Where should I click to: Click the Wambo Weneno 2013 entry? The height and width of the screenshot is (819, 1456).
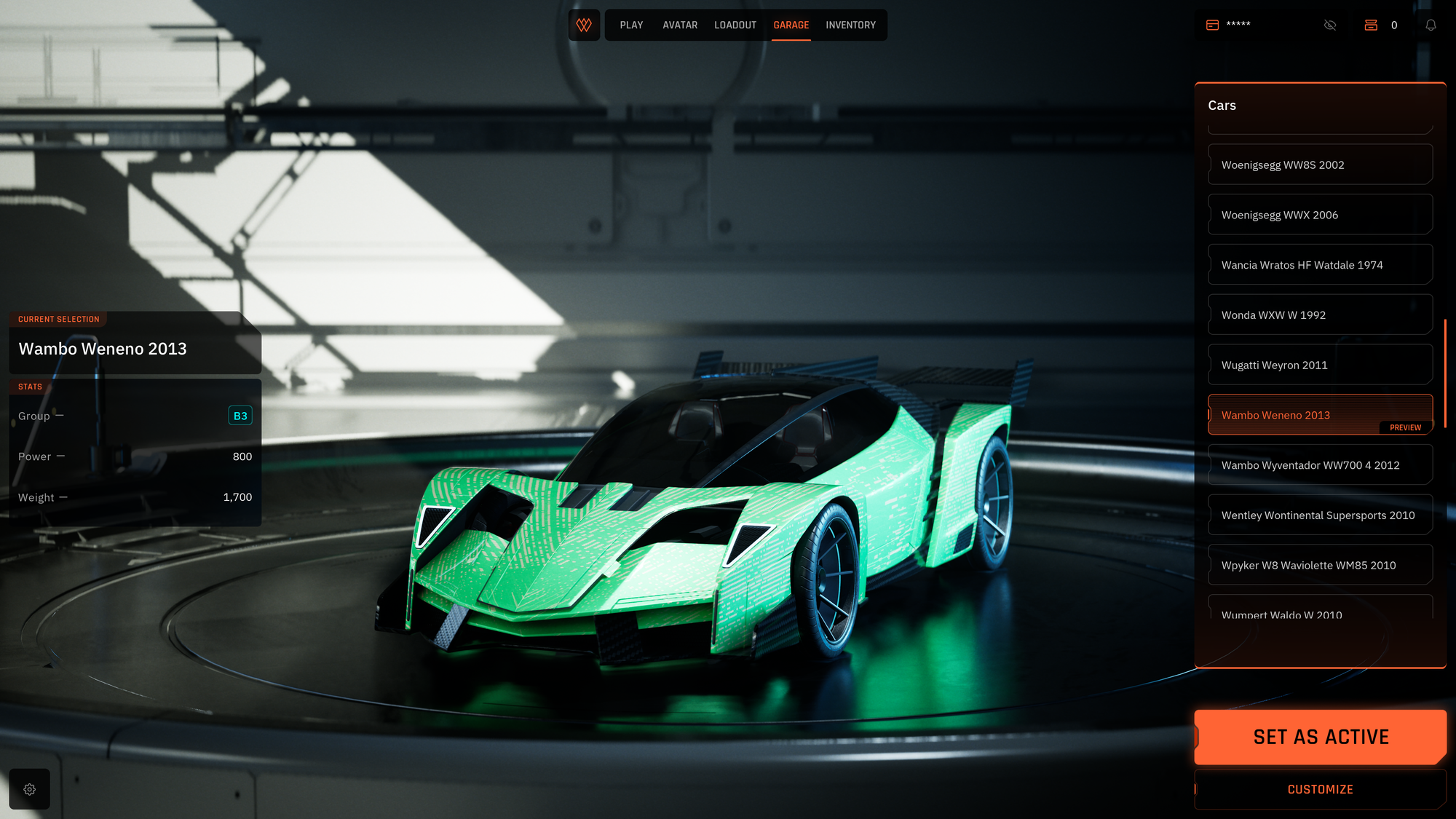(x=1320, y=414)
